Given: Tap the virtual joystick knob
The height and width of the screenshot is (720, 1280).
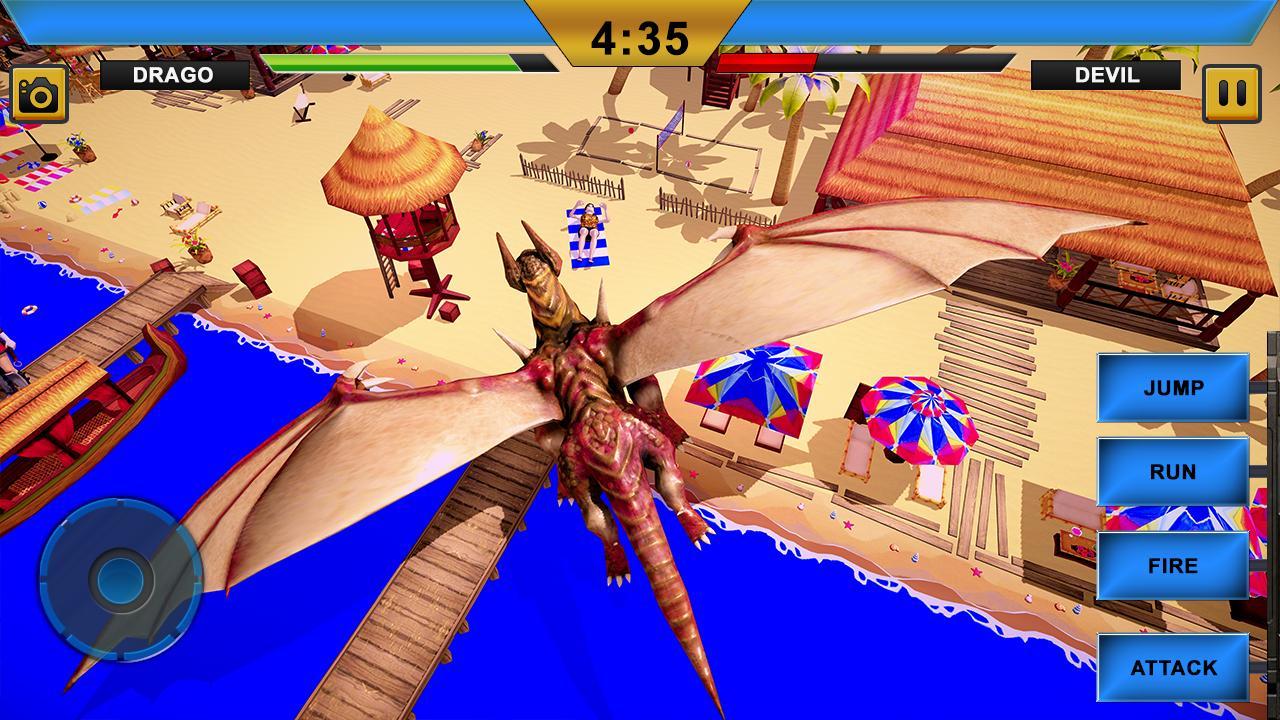Looking at the screenshot, I should 122,580.
